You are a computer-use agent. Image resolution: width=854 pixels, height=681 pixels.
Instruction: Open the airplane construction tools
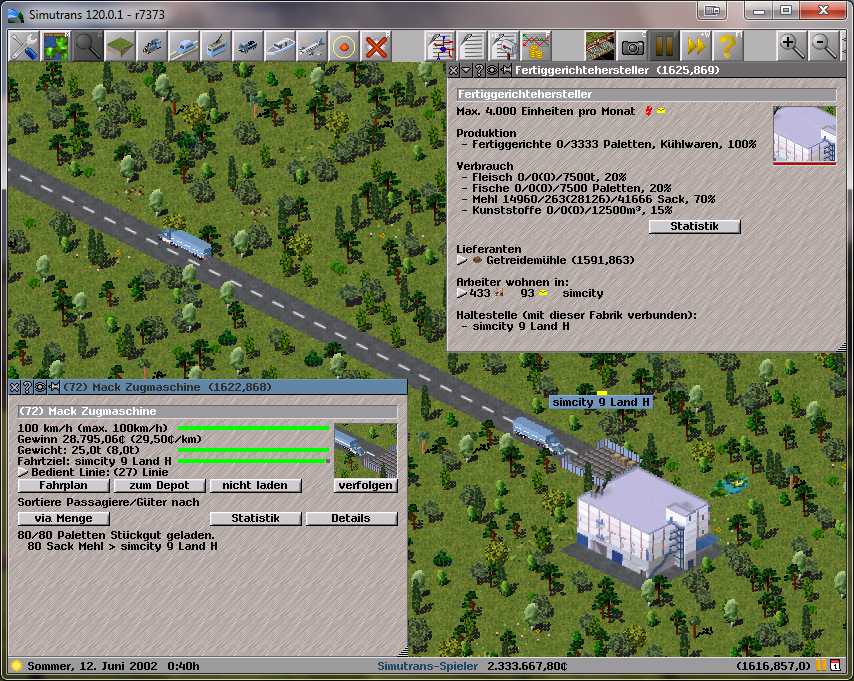(x=312, y=46)
